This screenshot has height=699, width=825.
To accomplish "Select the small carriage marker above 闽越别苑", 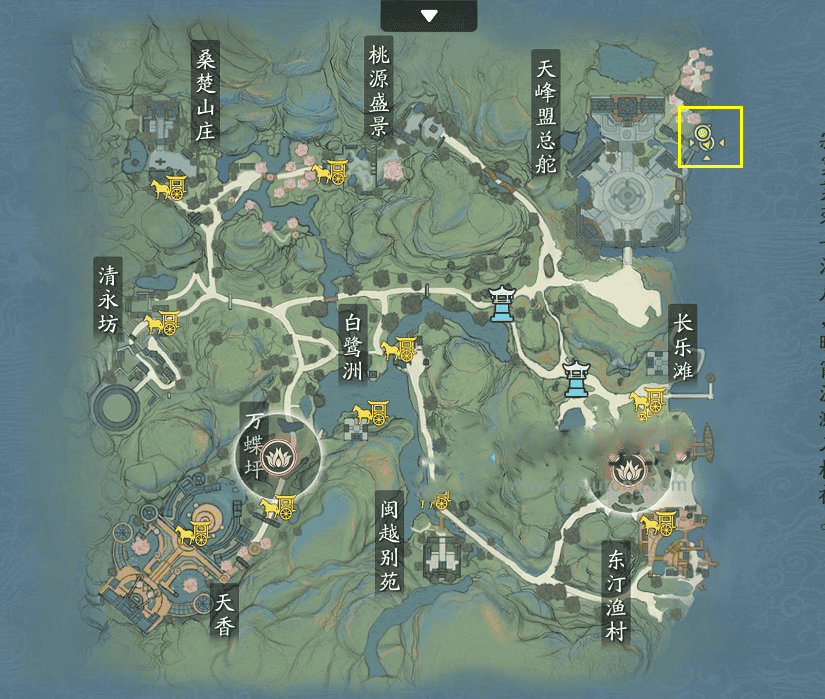I will point(440,501).
